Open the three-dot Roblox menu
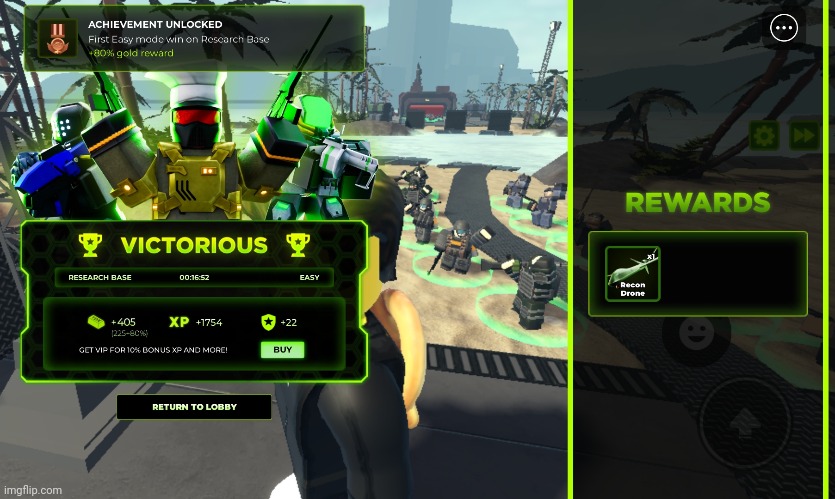 tap(784, 28)
